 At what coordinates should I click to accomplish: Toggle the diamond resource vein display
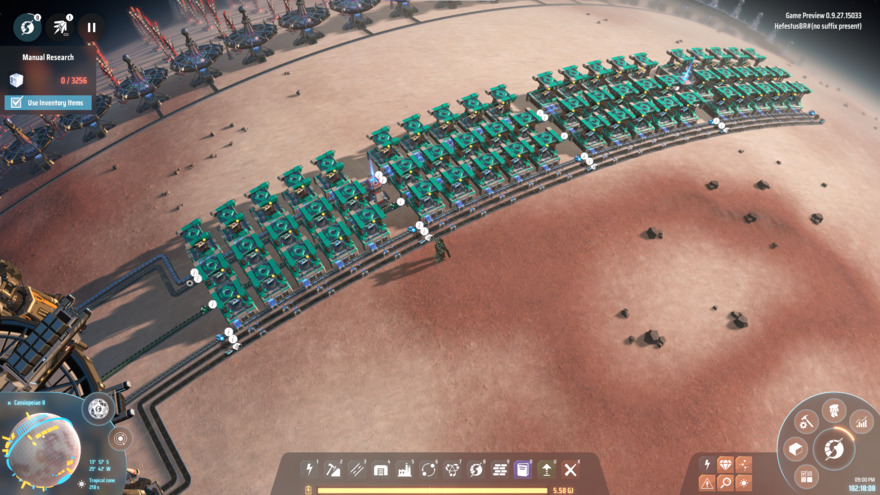click(x=725, y=465)
